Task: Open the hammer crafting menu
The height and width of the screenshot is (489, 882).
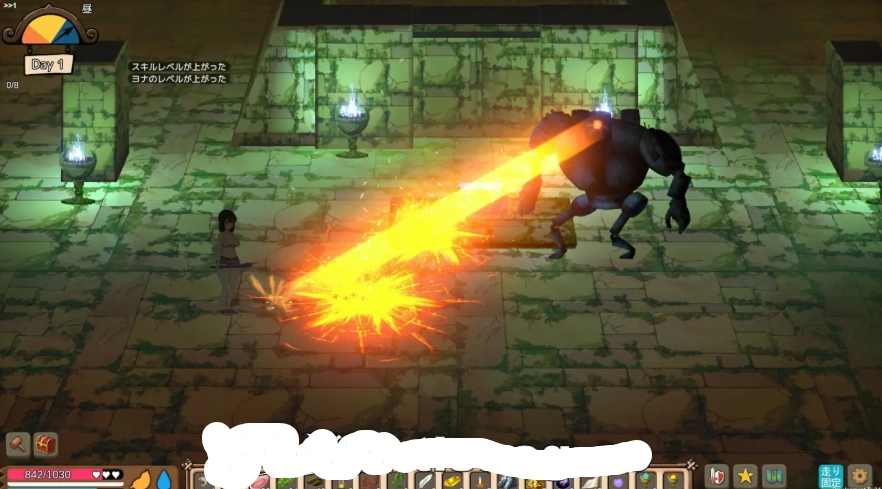Action: pyautogui.click(x=18, y=444)
